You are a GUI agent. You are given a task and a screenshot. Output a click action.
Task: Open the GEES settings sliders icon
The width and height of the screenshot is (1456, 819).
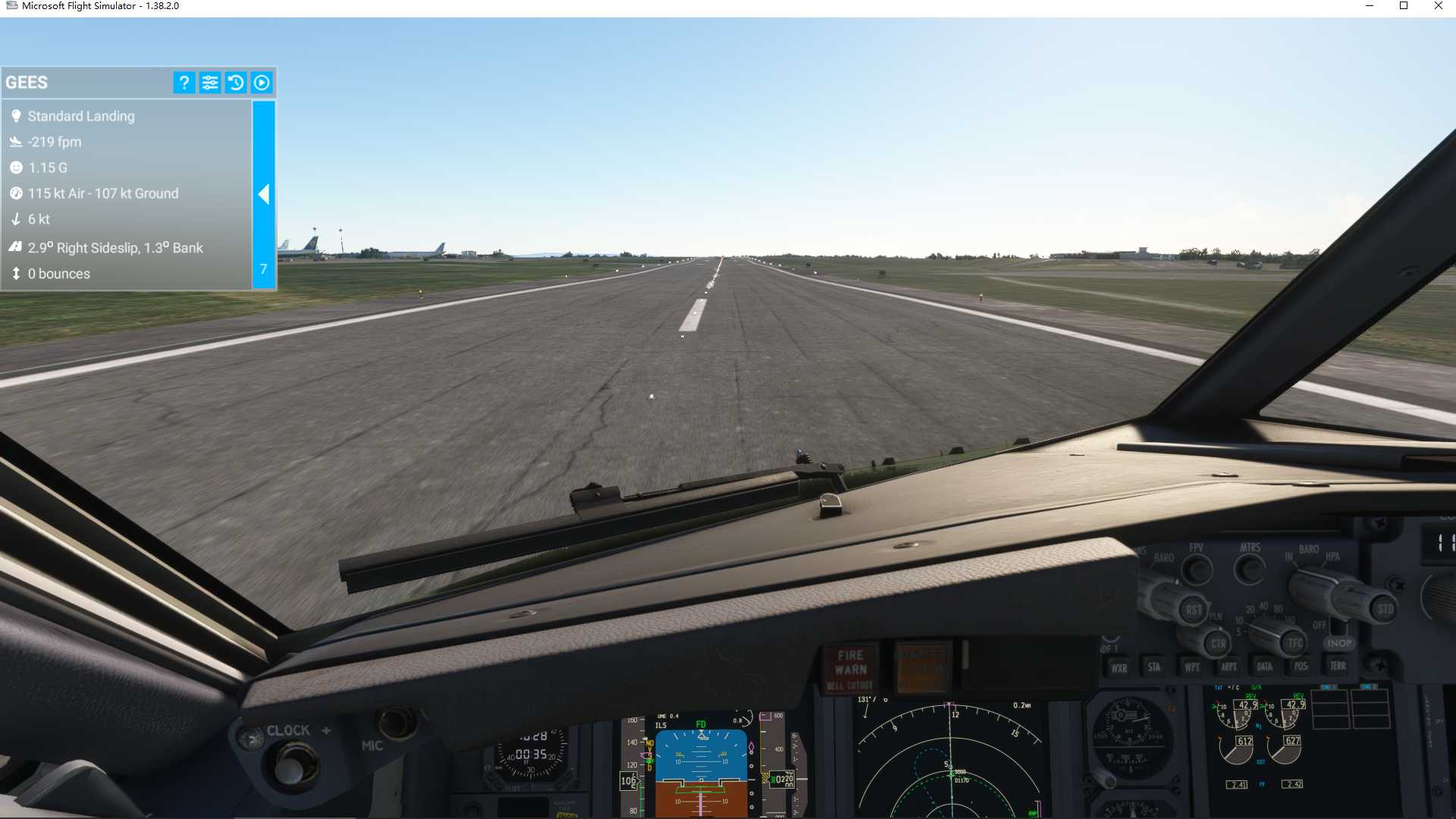tap(210, 83)
